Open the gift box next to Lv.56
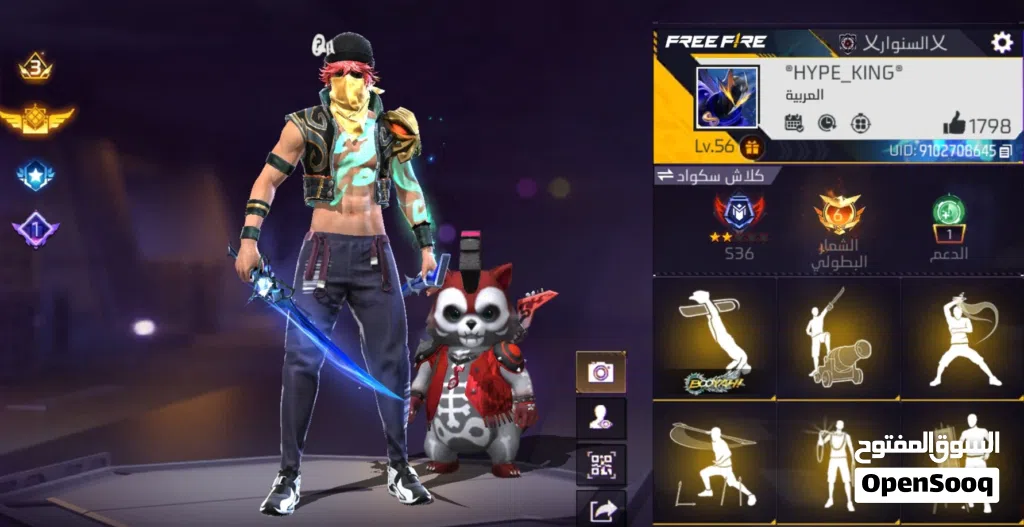The width and height of the screenshot is (1024, 527). click(751, 148)
